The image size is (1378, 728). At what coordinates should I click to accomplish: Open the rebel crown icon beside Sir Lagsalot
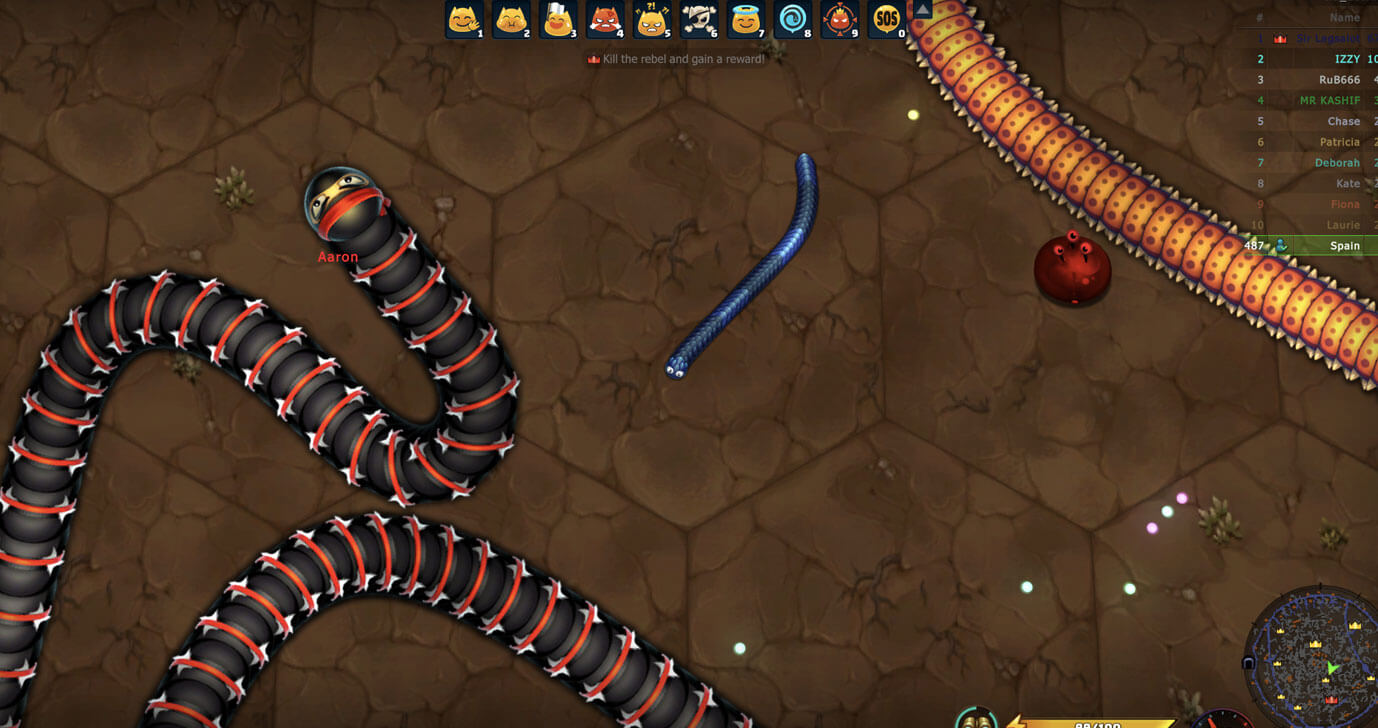pos(1281,38)
